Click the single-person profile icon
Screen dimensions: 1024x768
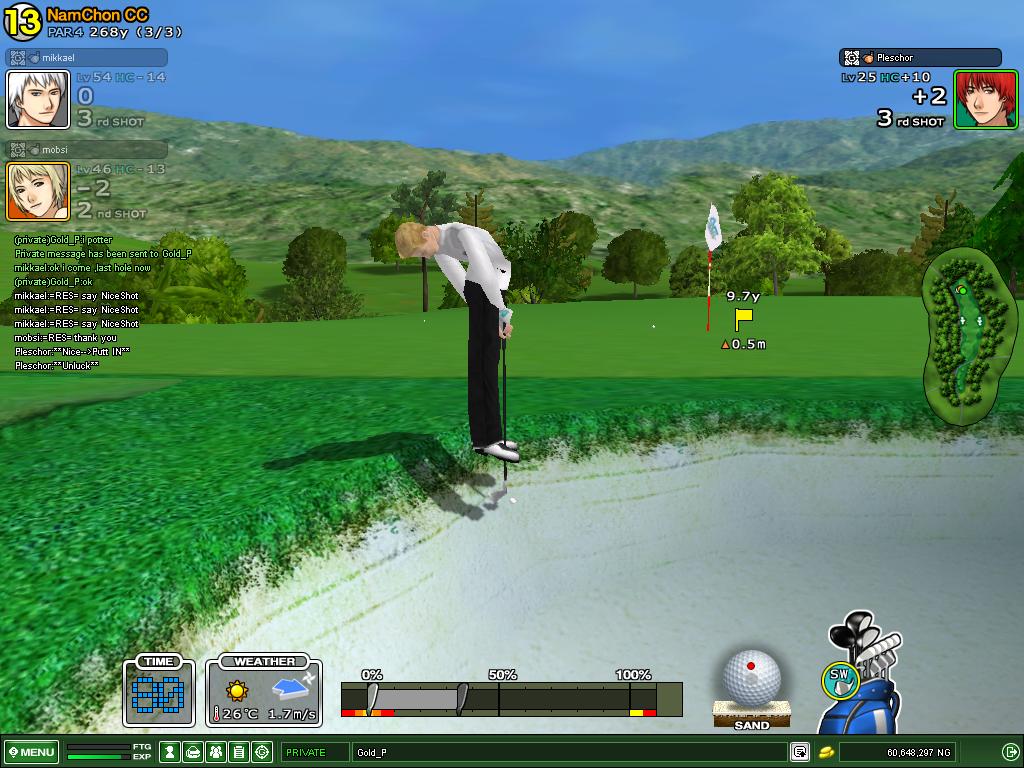(x=171, y=752)
